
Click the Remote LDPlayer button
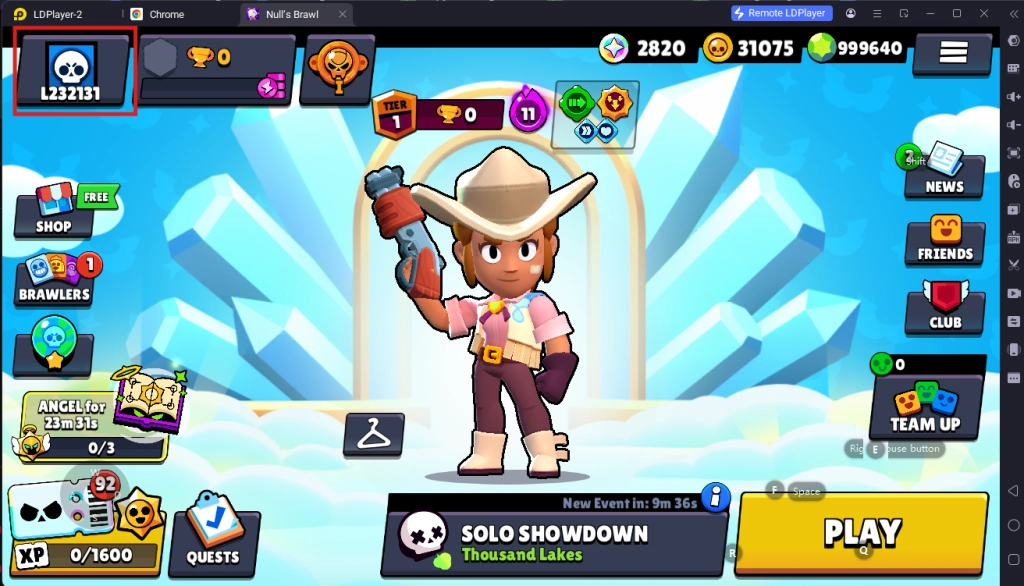pyautogui.click(x=781, y=13)
